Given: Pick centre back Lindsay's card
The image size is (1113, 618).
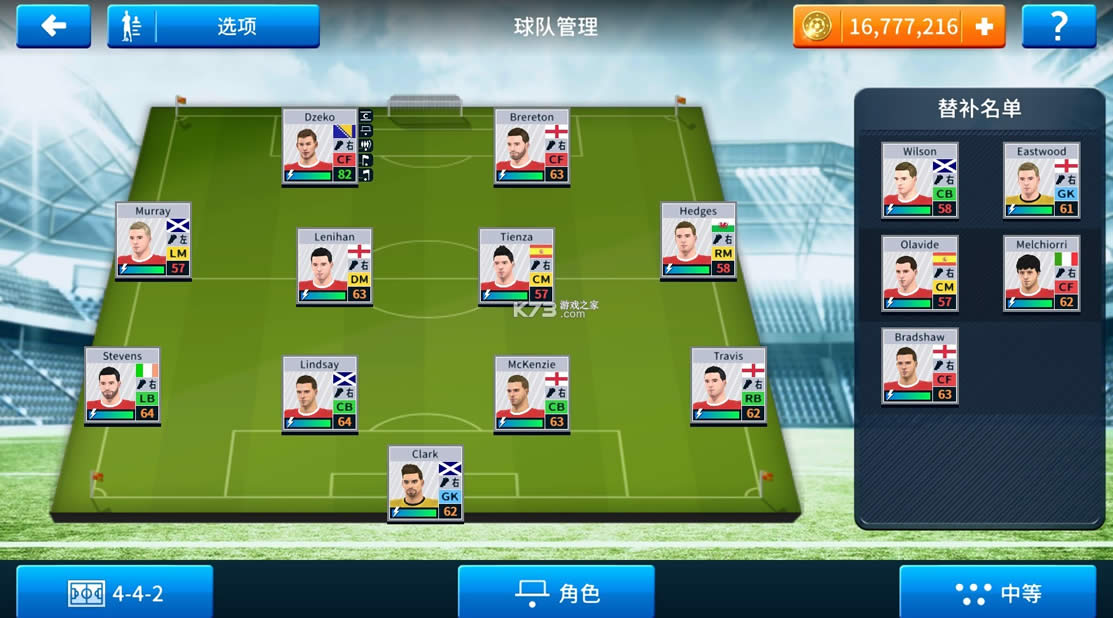Looking at the screenshot, I should pos(320,395).
